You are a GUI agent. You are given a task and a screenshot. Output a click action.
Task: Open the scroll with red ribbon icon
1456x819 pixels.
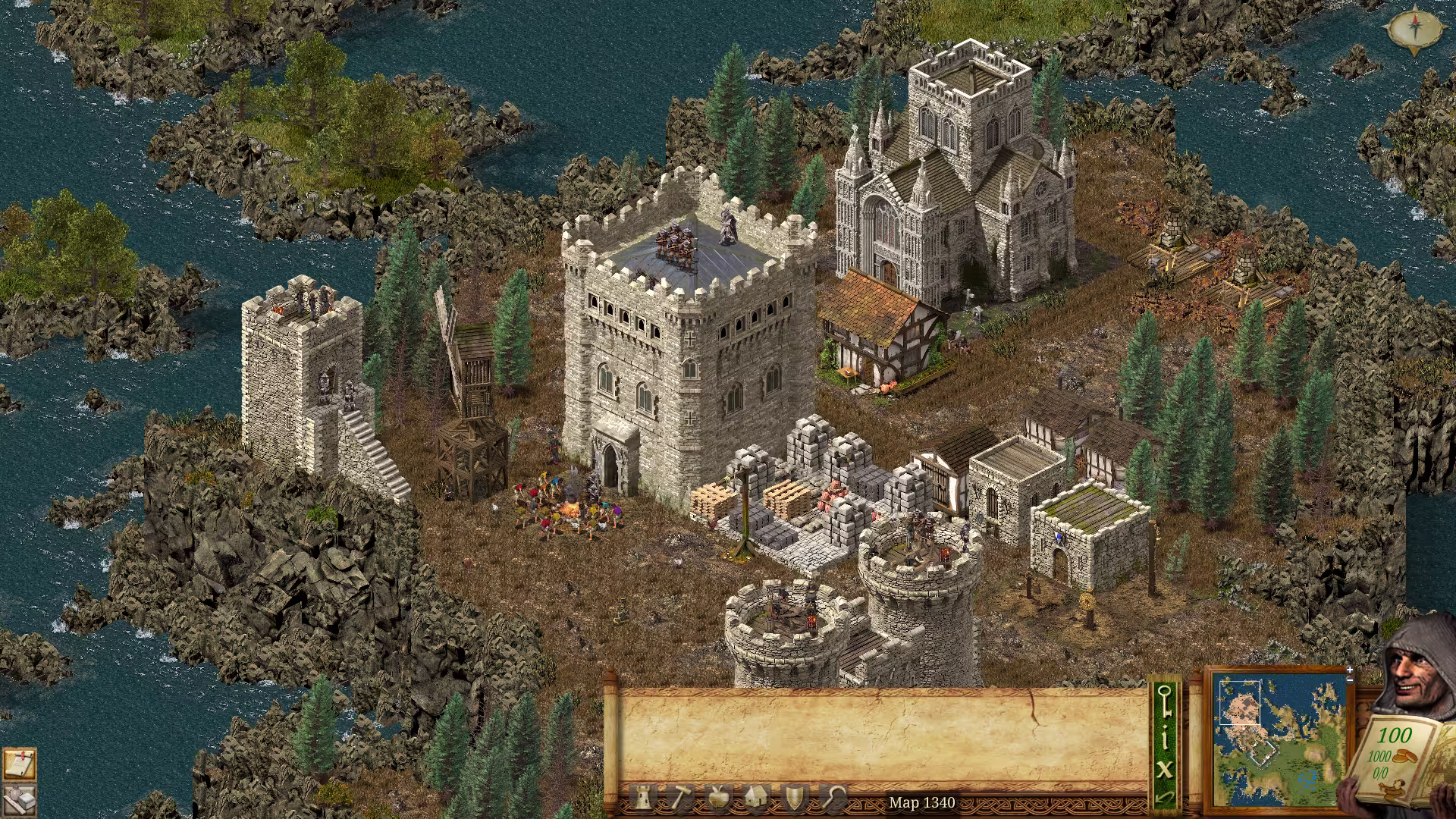(x=18, y=764)
